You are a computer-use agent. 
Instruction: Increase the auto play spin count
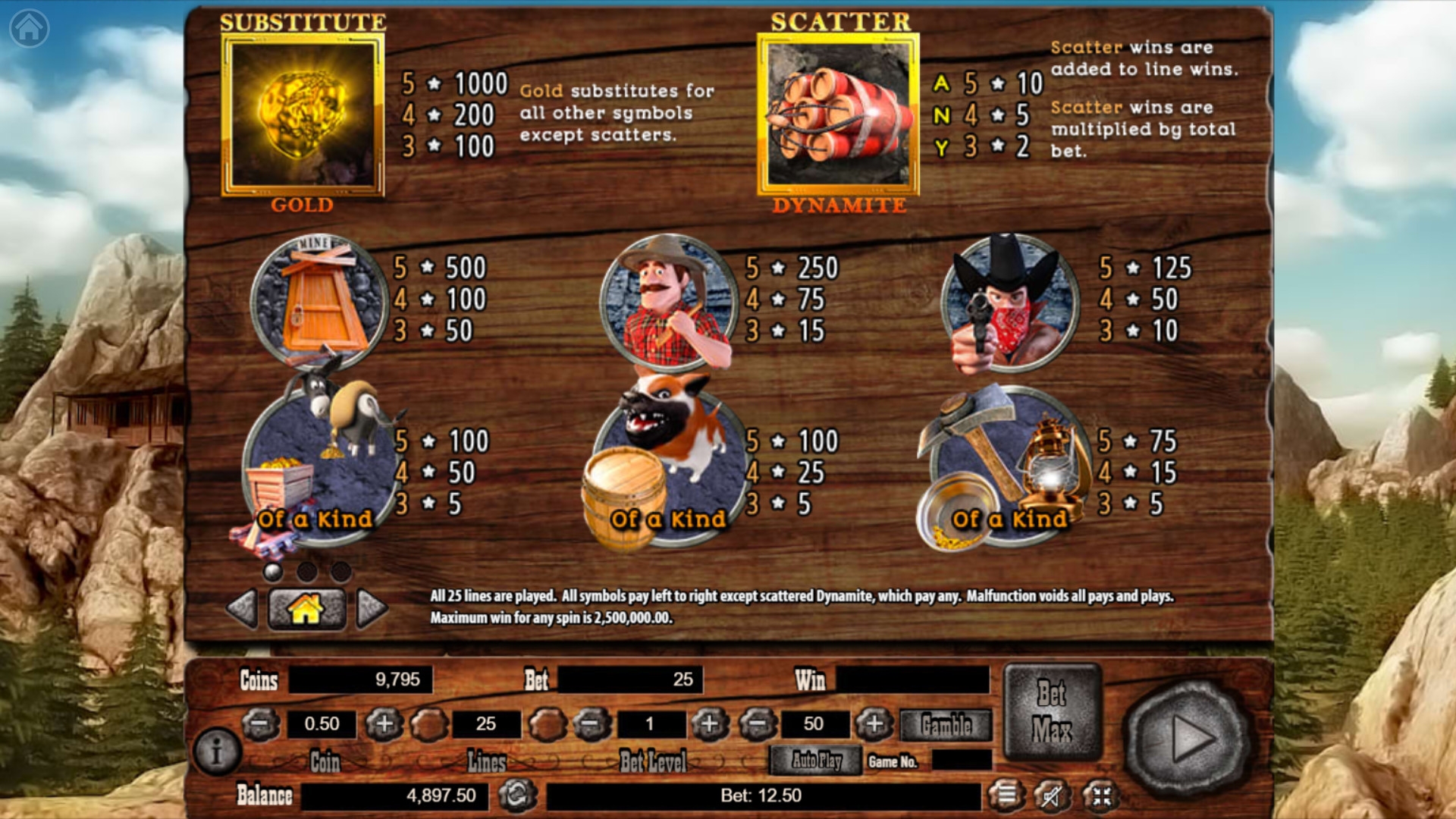click(x=874, y=724)
